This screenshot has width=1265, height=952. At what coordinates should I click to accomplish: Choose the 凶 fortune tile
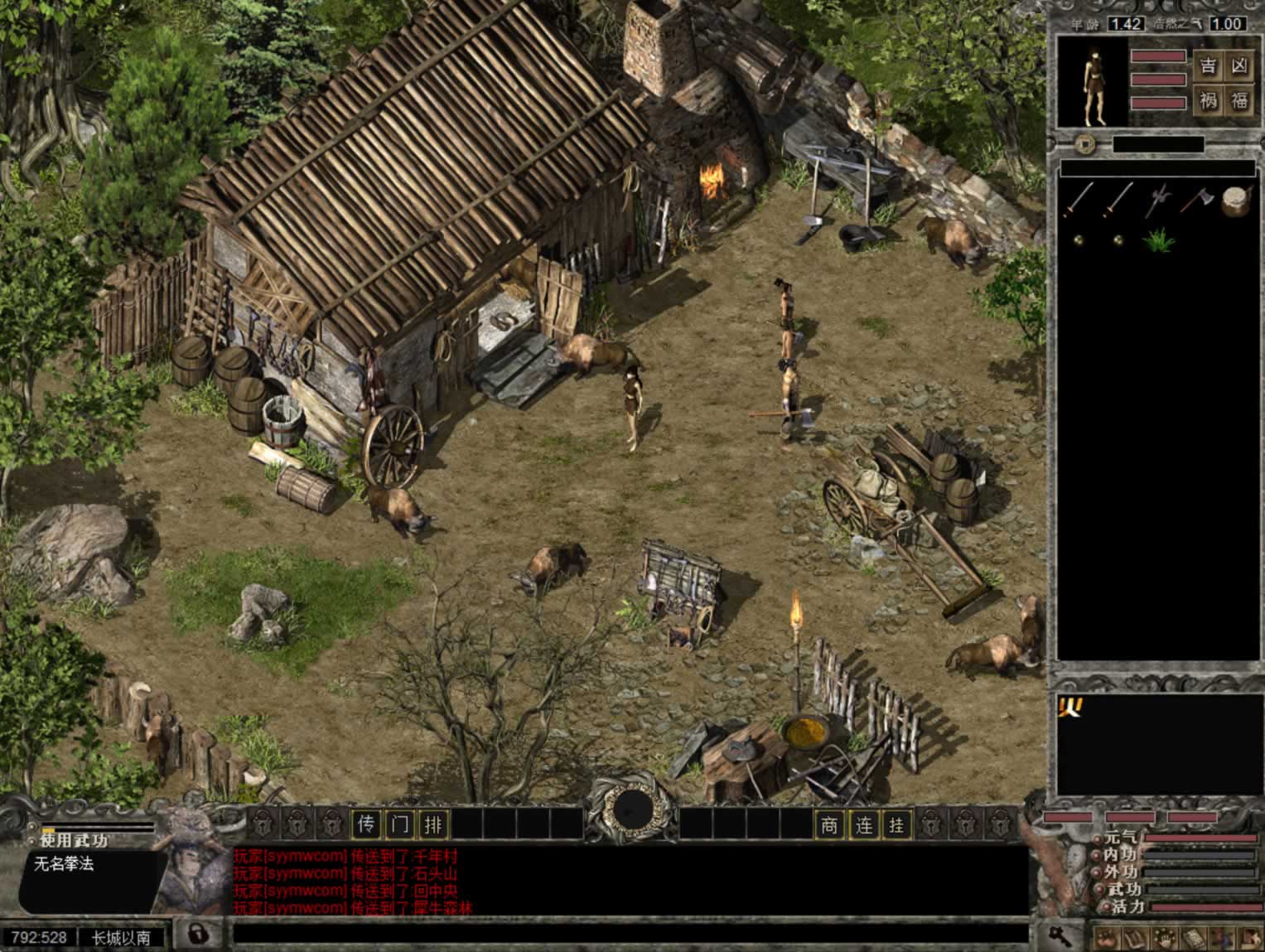(x=1239, y=65)
